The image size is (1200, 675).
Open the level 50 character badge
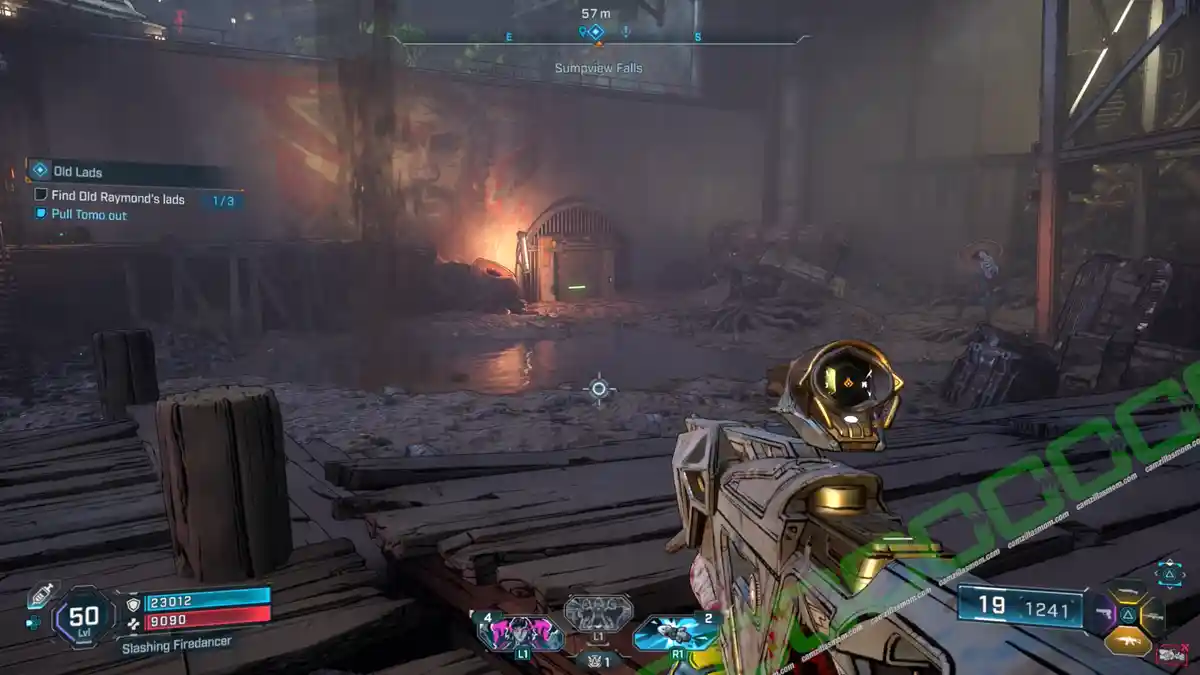coord(83,617)
